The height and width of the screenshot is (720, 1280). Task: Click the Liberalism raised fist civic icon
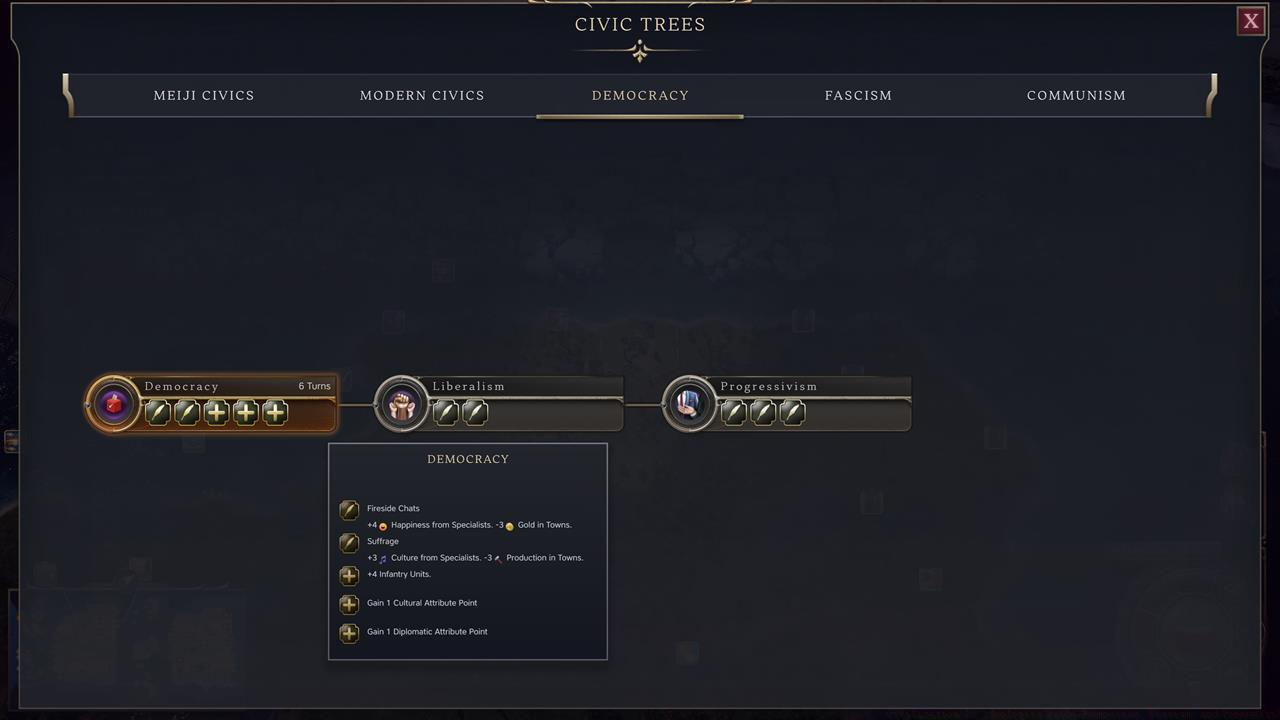[401, 403]
